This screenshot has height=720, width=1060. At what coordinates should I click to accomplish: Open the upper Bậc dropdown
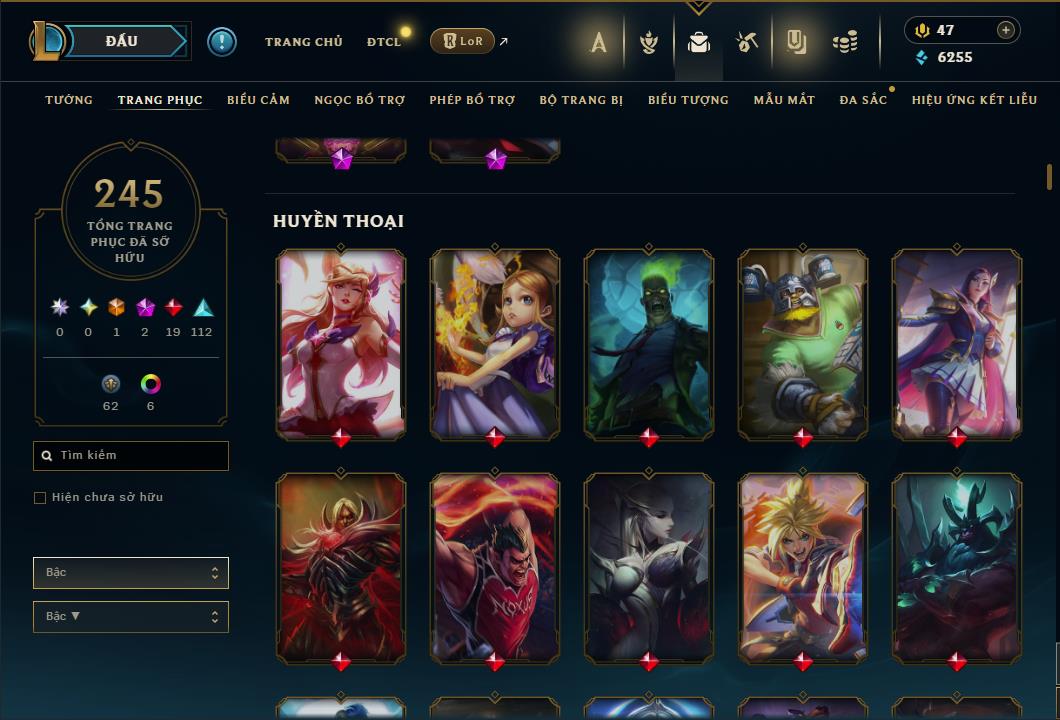coord(131,573)
